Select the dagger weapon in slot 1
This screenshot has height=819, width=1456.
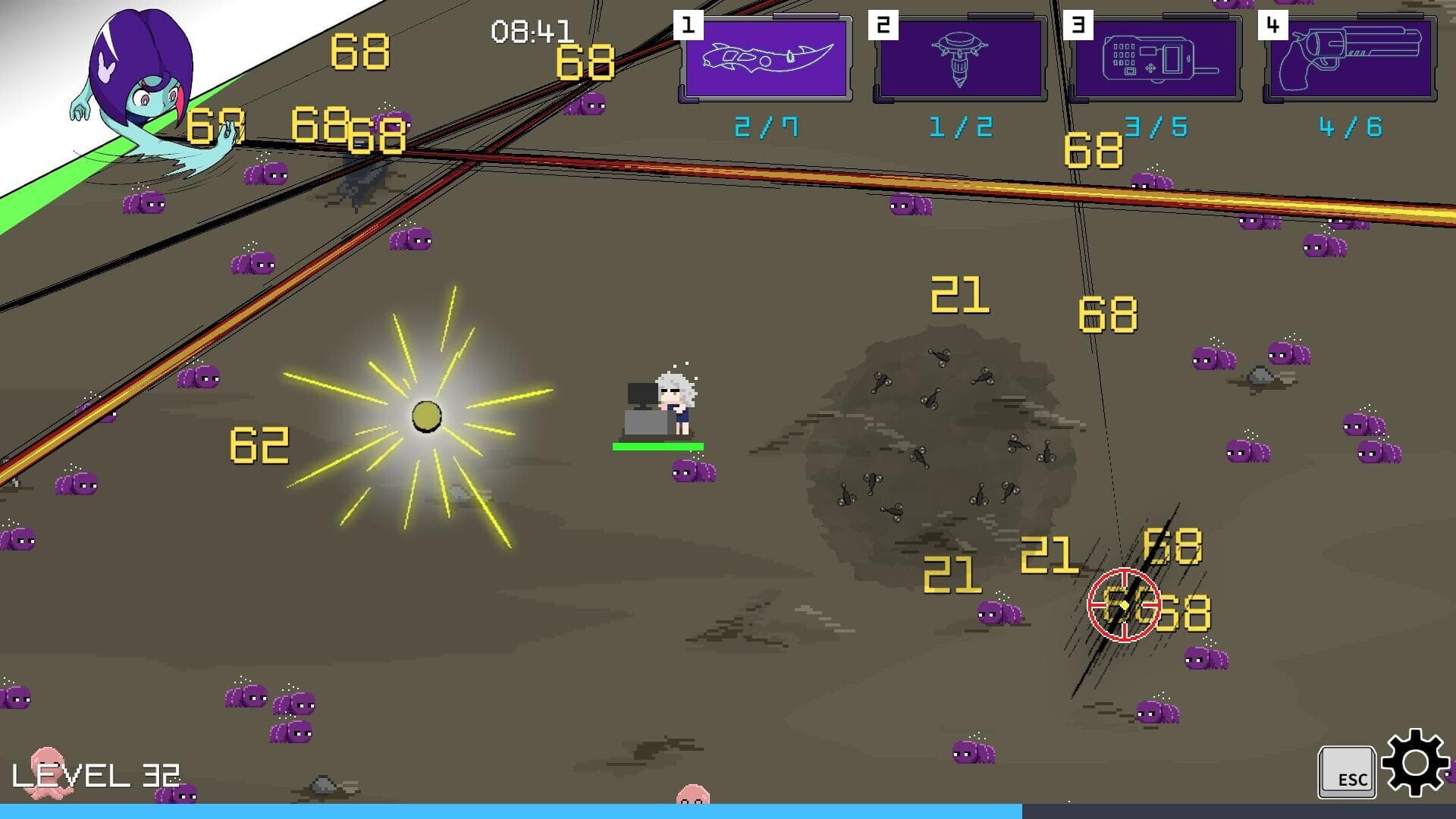(766, 59)
